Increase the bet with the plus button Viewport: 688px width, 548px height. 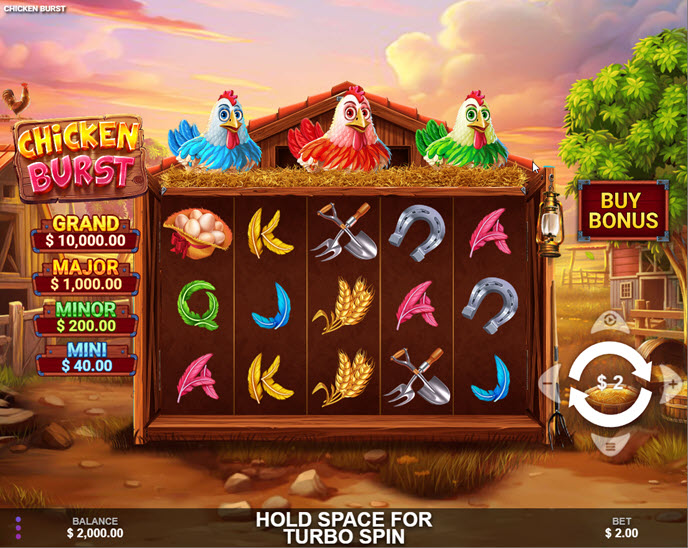(x=673, y=383)
